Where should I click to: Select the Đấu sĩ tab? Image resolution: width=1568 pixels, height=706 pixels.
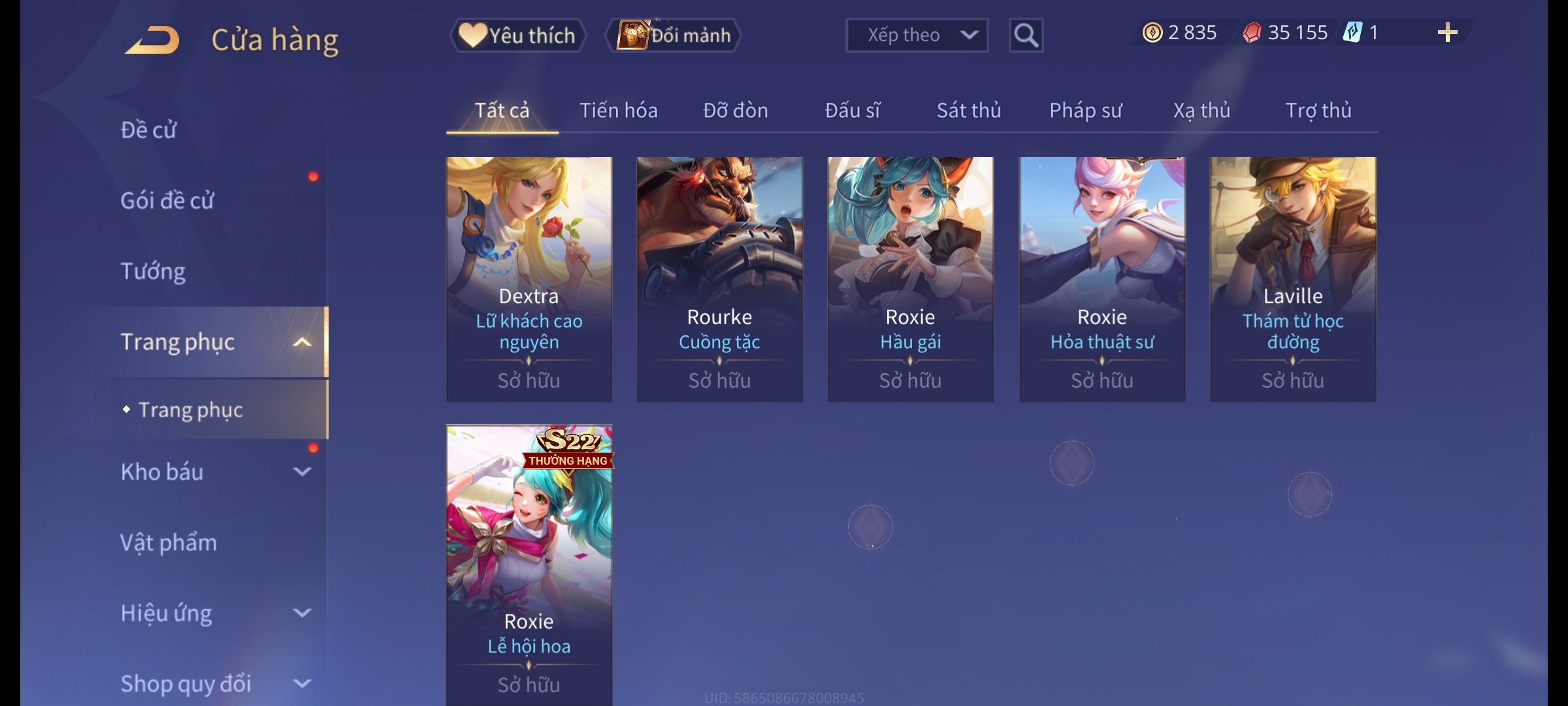pyautogui.click(x=852, y=110)
